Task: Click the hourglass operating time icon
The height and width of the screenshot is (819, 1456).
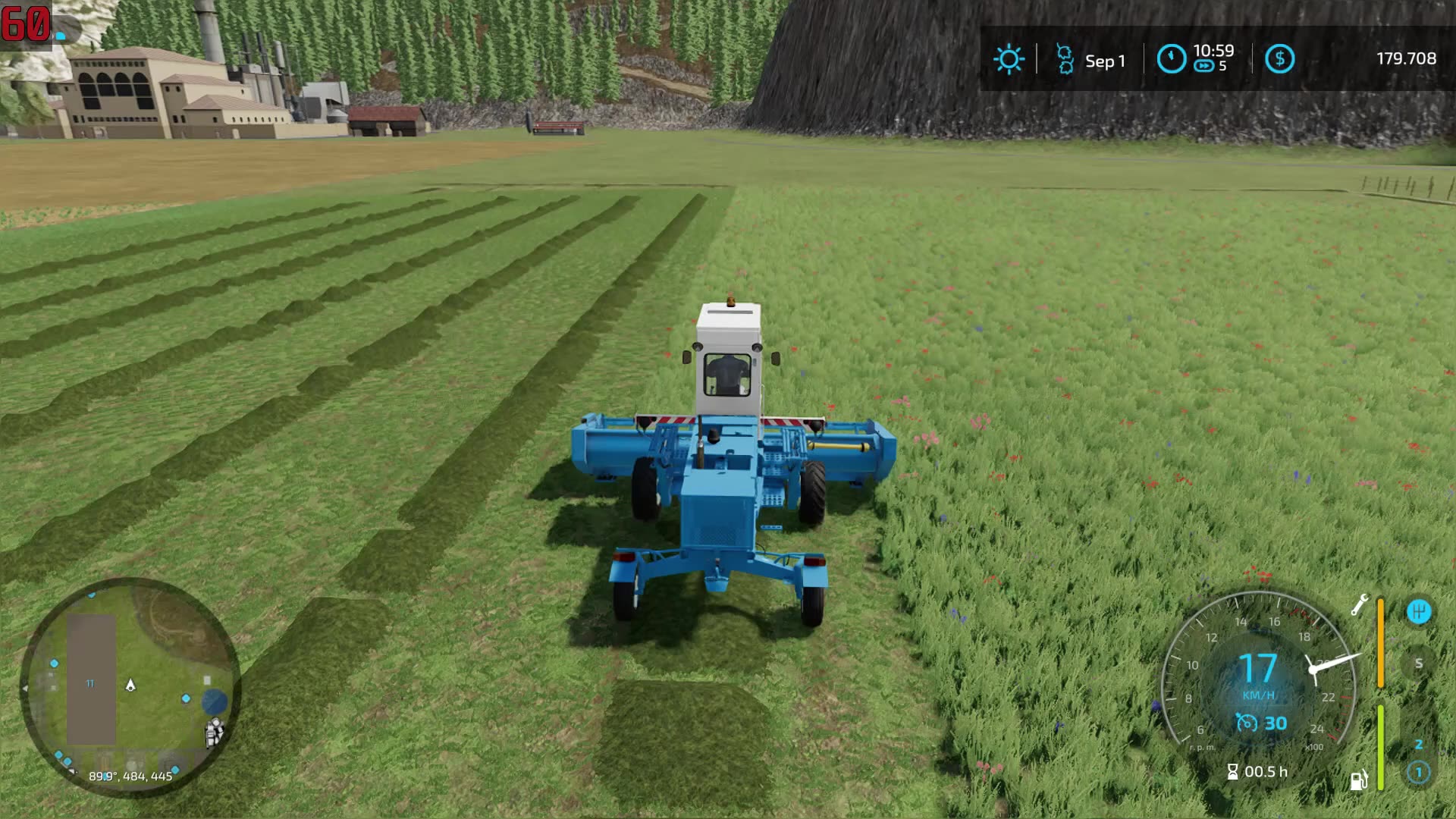Action: [x=1233, y=772]
